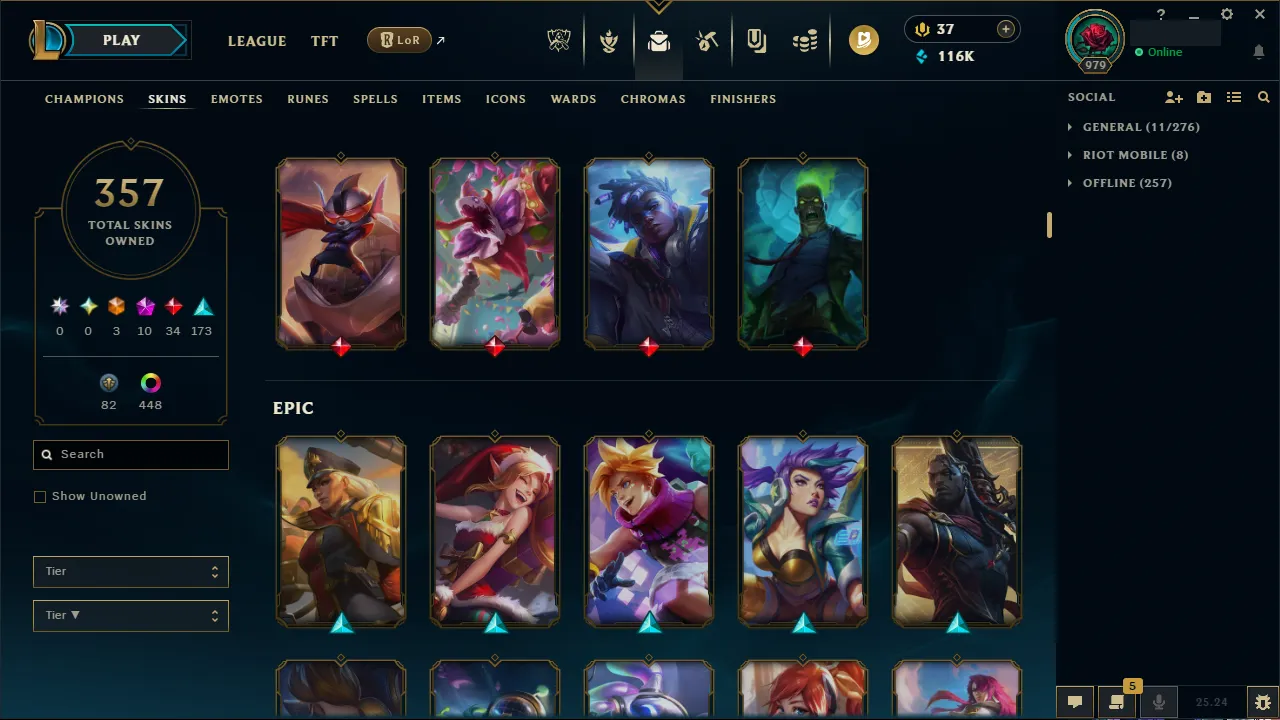Open the create folder icon in Social panel

click(1204, 97)
